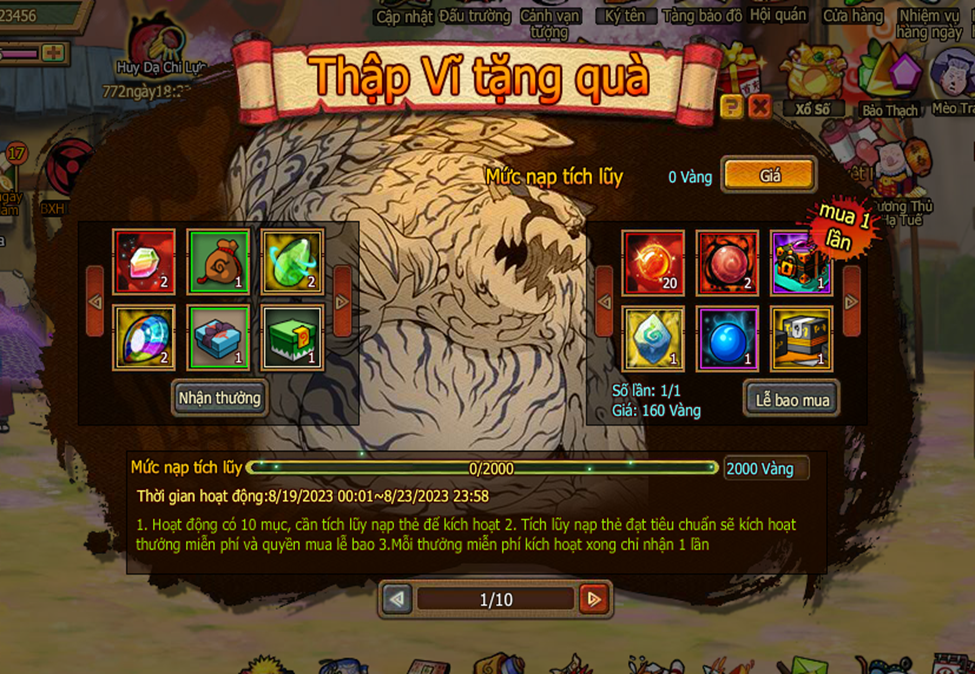Go to next page of 1/10
This screenshot has width=975, height=674.
pyautogui.click(x=594, y=599)
